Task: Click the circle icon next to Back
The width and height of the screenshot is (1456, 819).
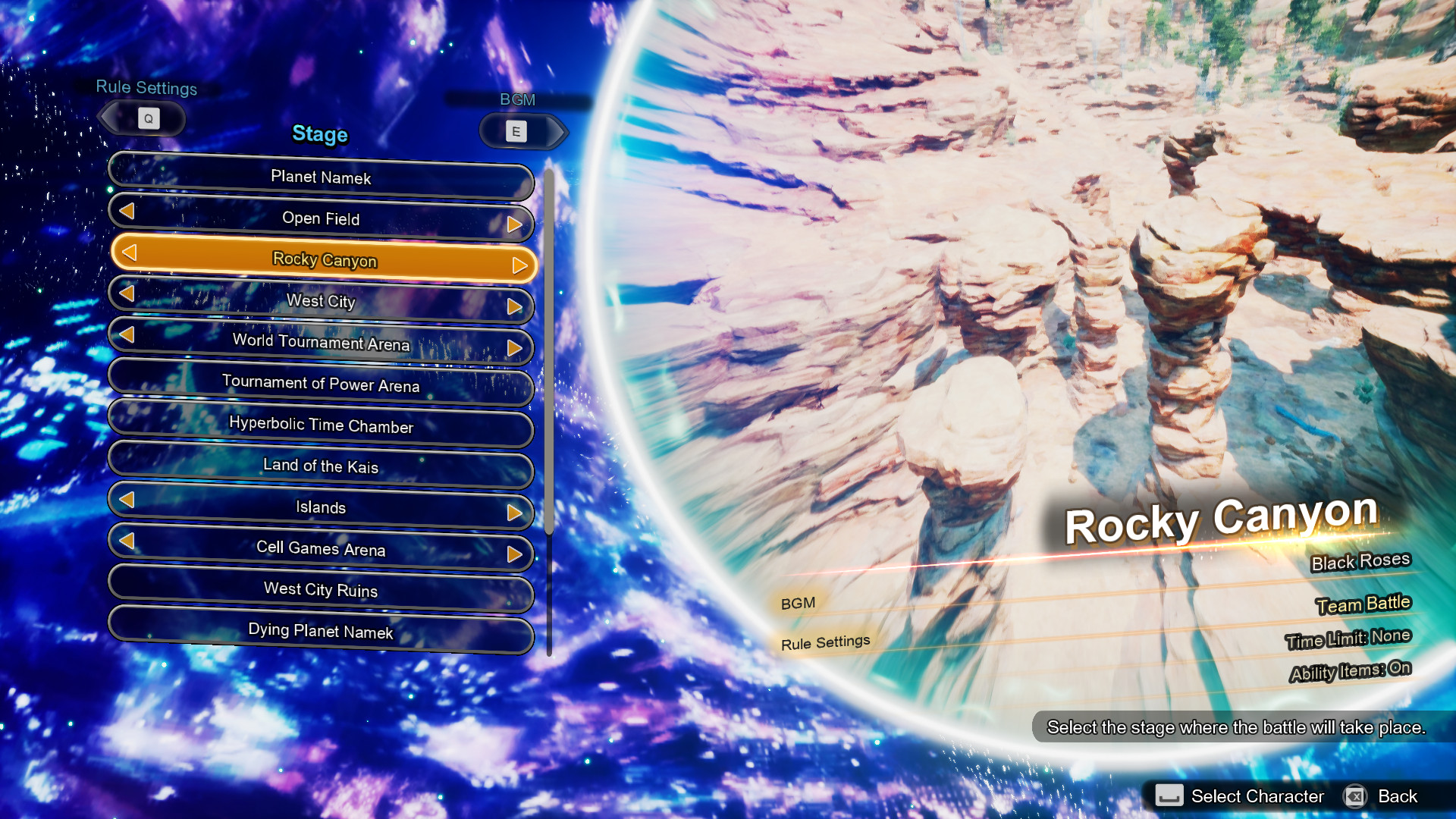Action: pos(1355,796)
